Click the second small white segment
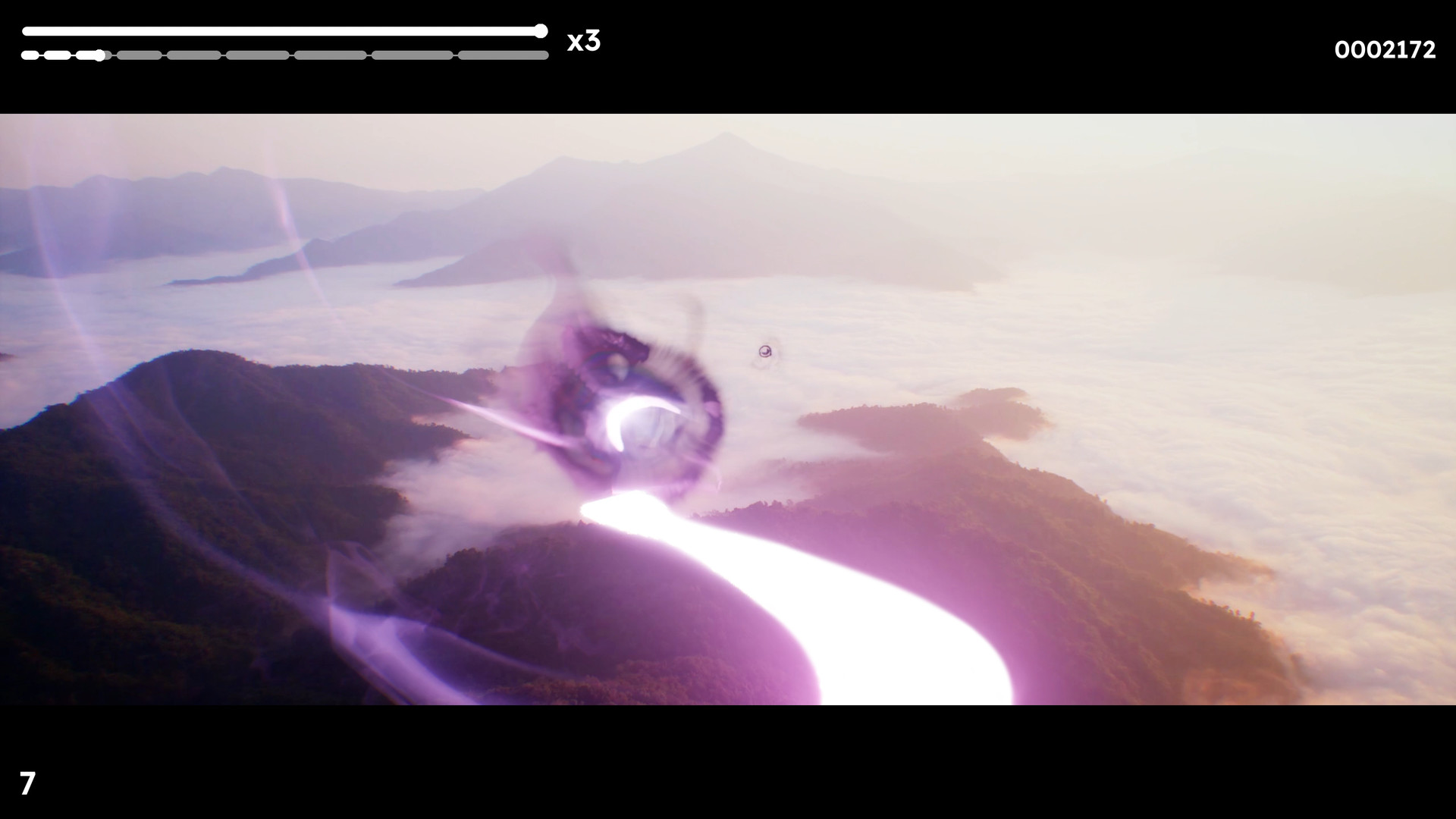 (58, 55)
